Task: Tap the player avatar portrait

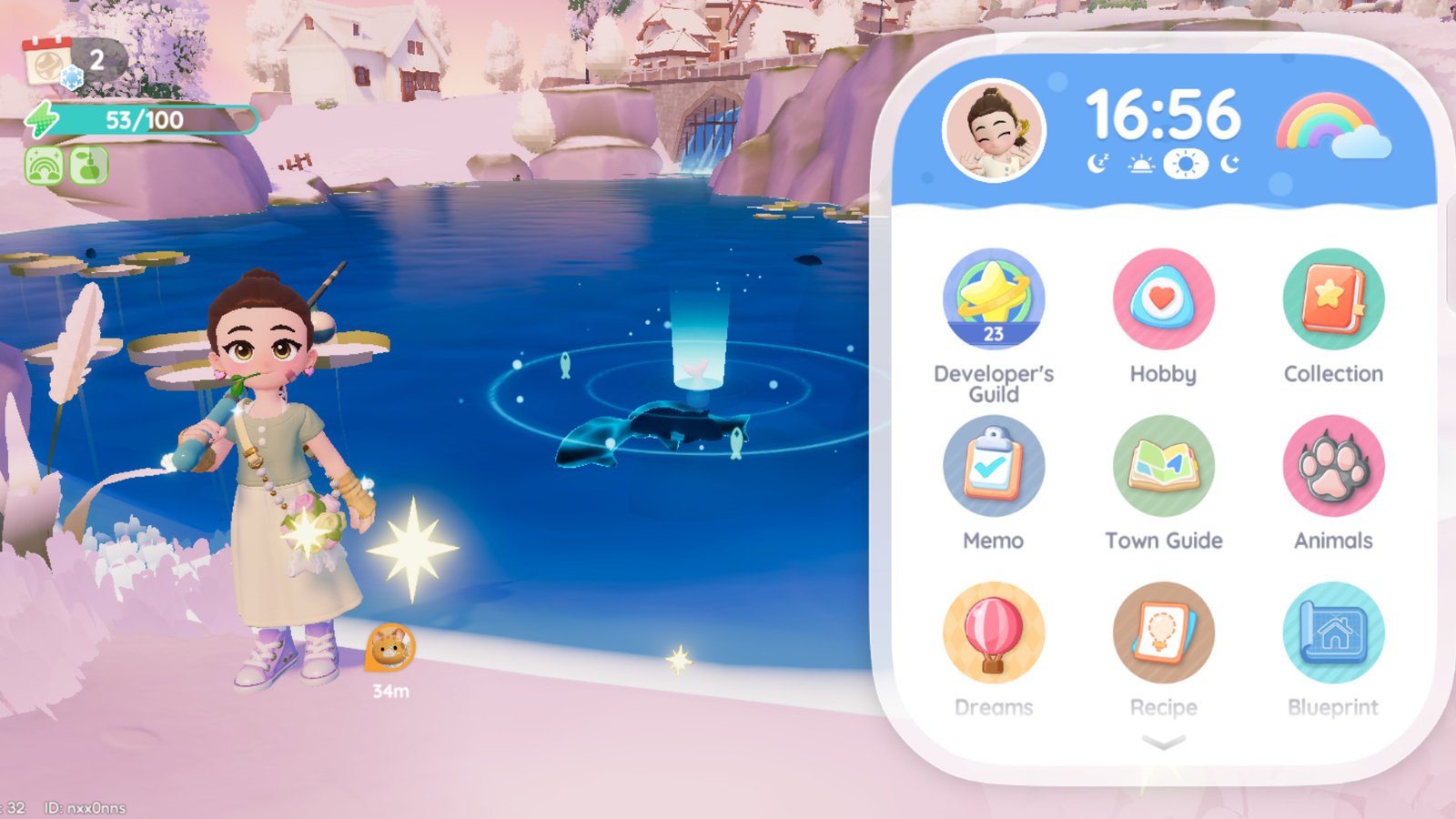Action: (994, 126)
